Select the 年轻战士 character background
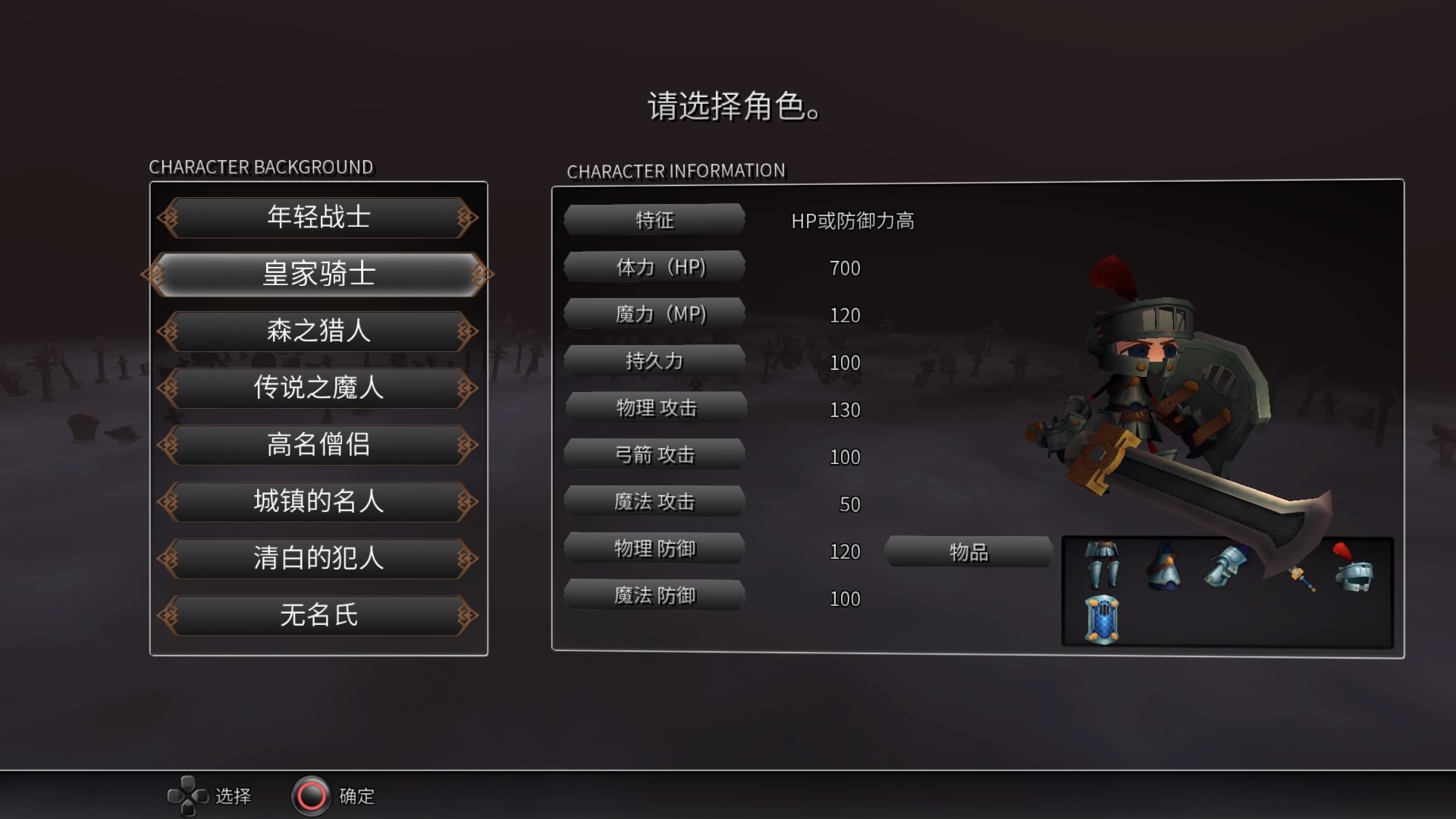Viewport: 1456px width, 819px height. (318, 218)
